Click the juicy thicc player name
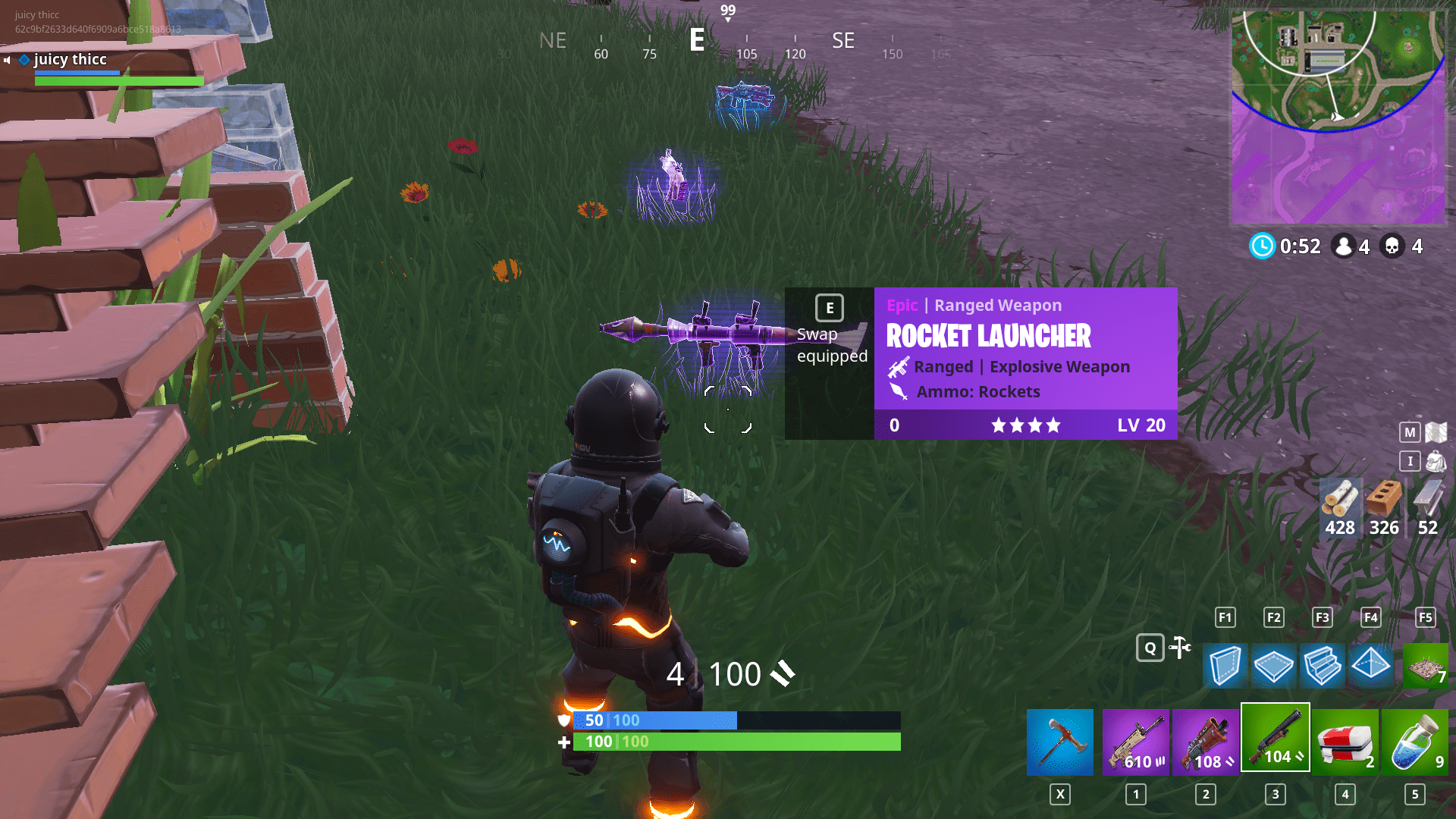The height and width of the screenshot is (819, 1456). click(x=70, y=60)
